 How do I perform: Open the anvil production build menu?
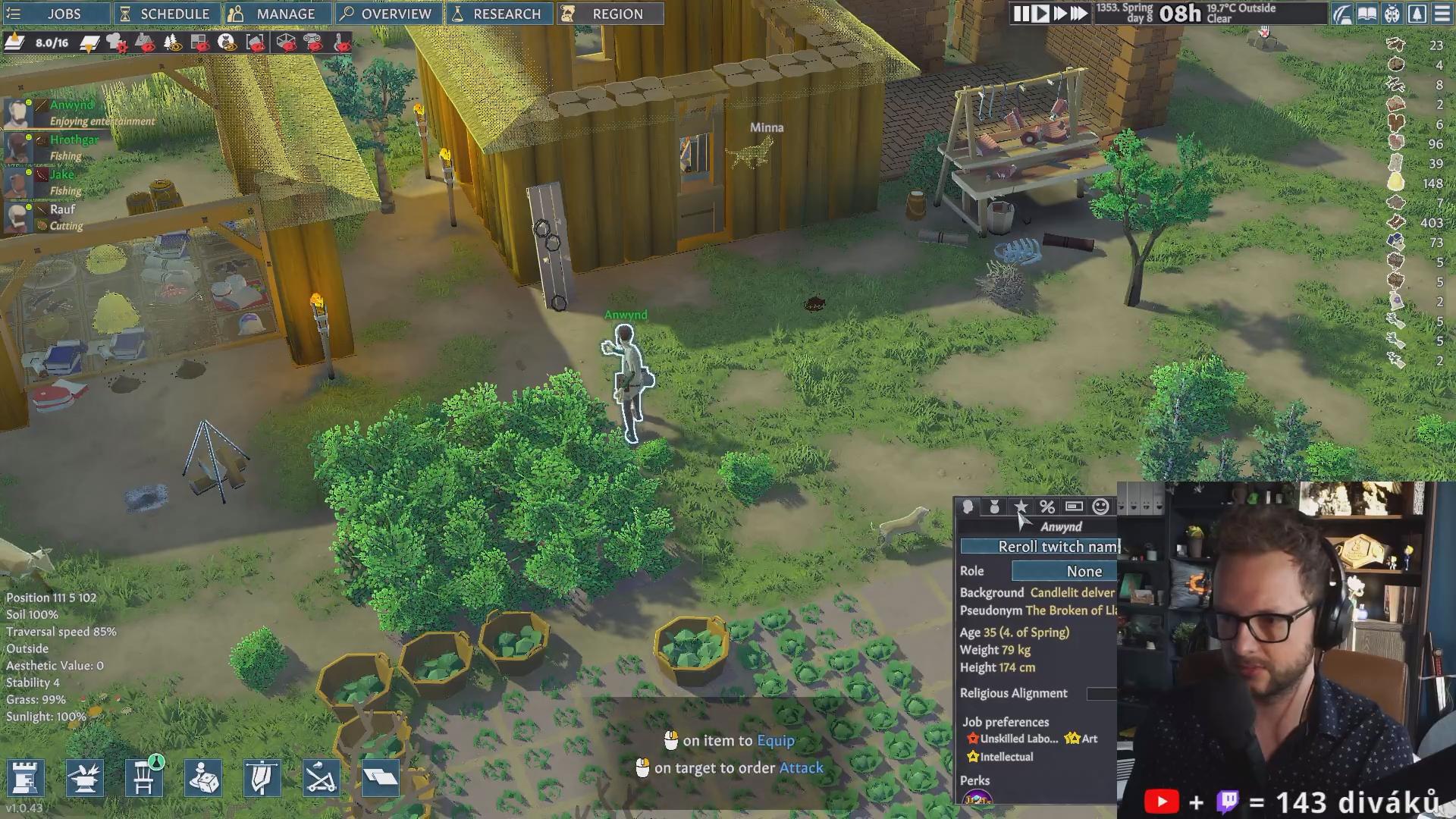(x=84, y=777)
